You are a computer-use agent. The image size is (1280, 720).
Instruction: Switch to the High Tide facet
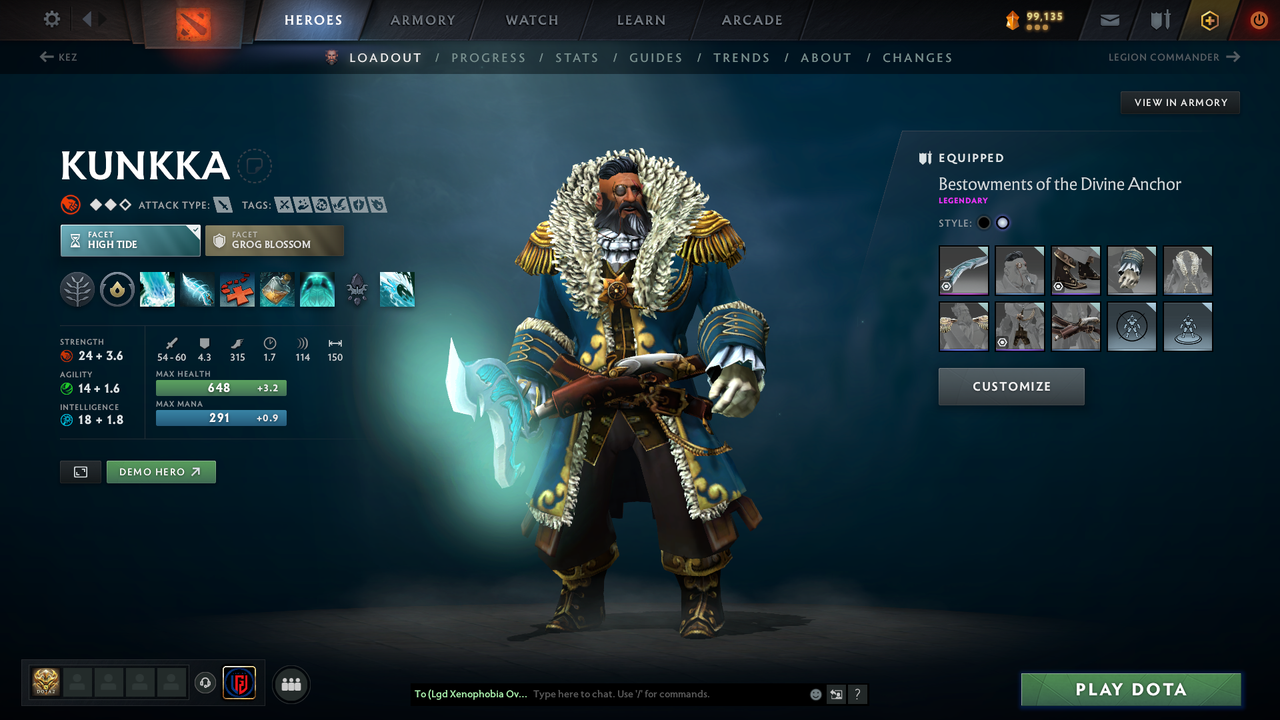click(x=130, y=240)
